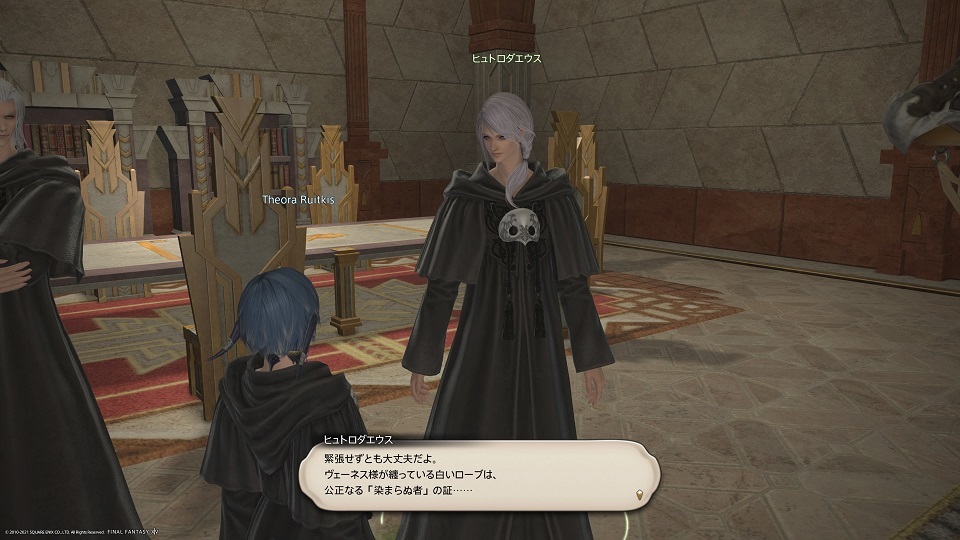Advance the dialogue using the golden continue marker
The height and width of the screenshot is (540, 960).
[x=638, y=495]
